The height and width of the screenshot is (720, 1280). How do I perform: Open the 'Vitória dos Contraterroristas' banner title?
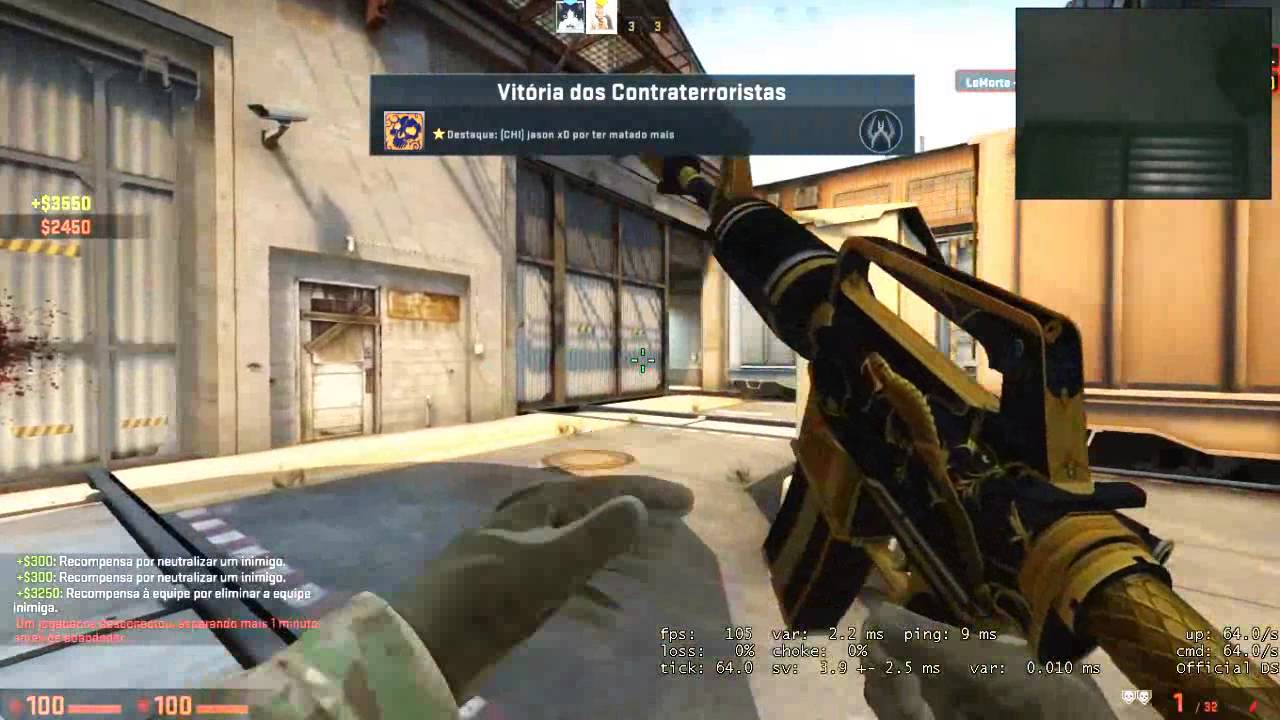pos(640,92)
